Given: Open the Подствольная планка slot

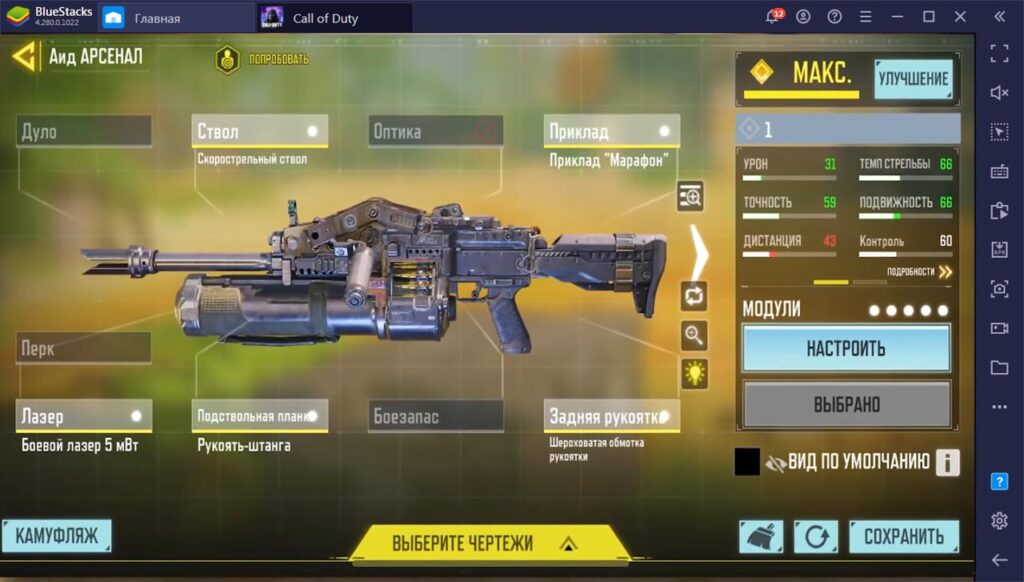Looking at the screenshot, I should (x=259, y=416).
